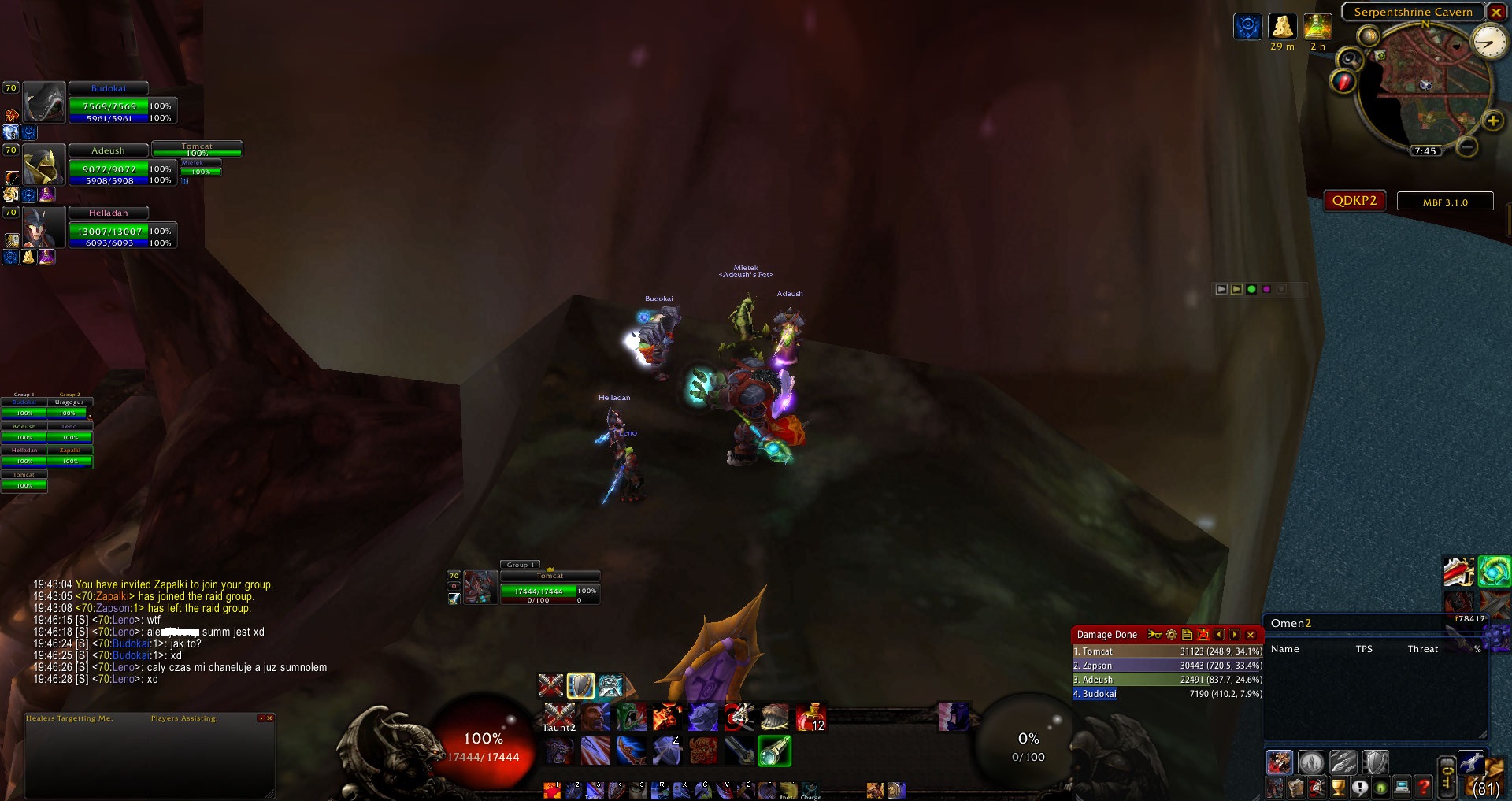The height and width of the screenshot is (801, 1512).
Task: Click the 29 m cheese food buff
Action: click(x=1282, y=28)
